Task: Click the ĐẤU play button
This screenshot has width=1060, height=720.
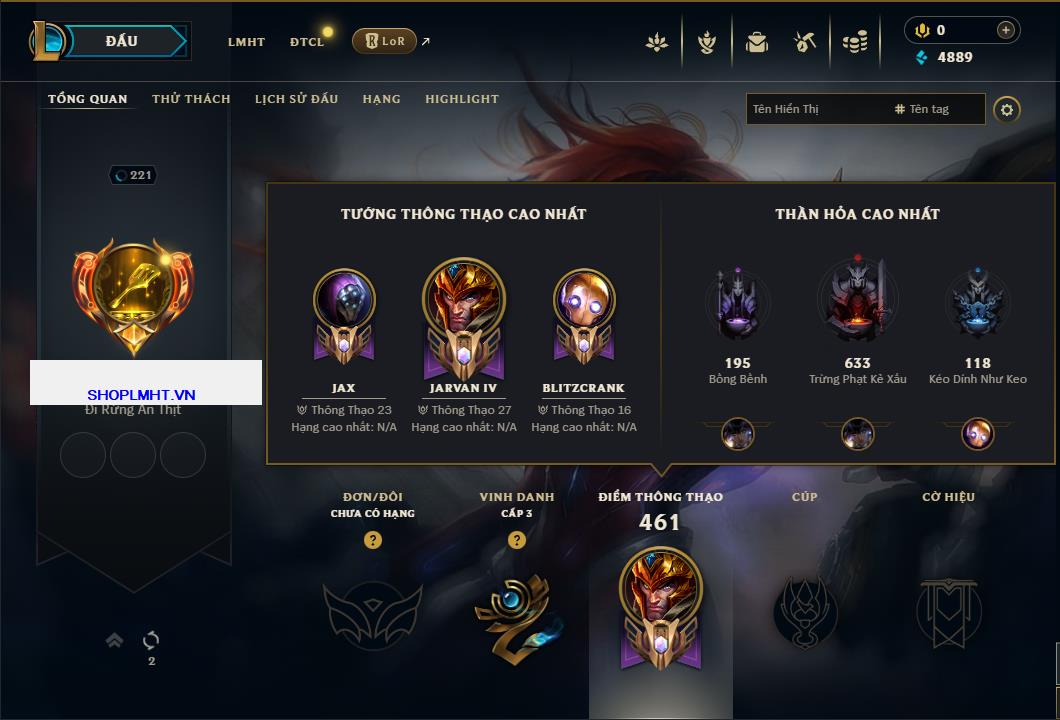Action: coord(122,41)
